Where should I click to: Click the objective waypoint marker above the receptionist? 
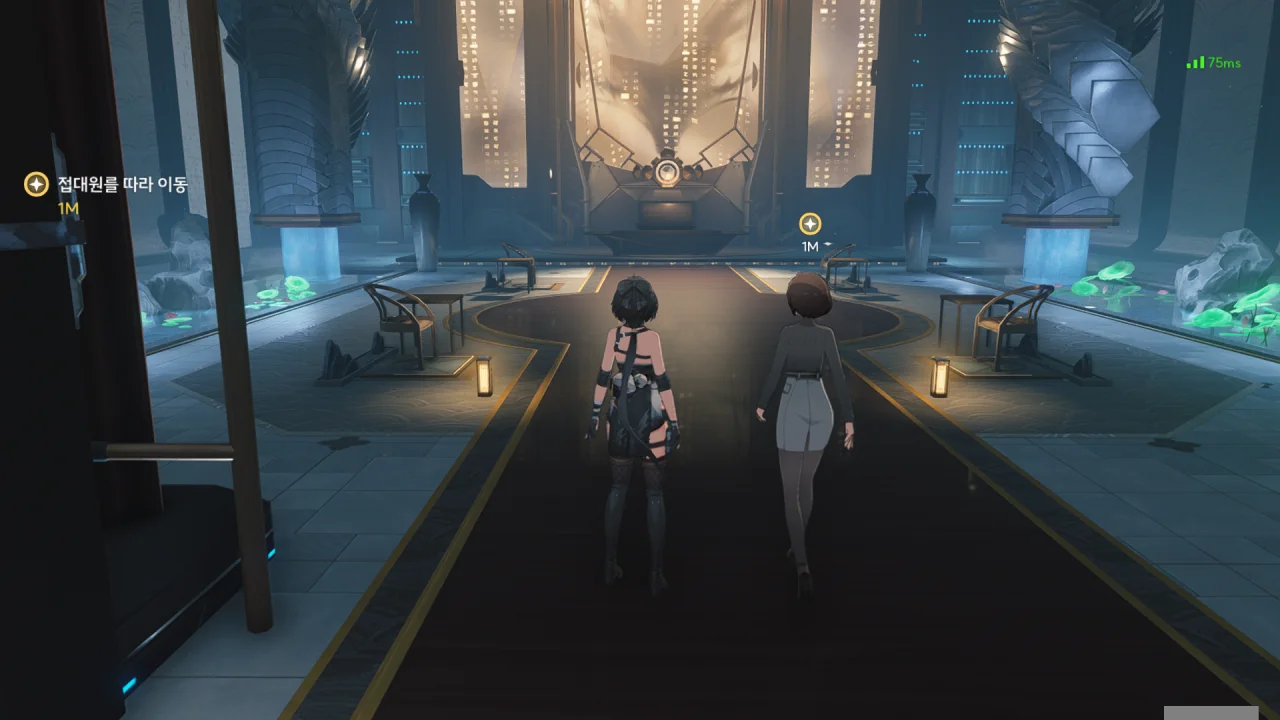[810, 224]
